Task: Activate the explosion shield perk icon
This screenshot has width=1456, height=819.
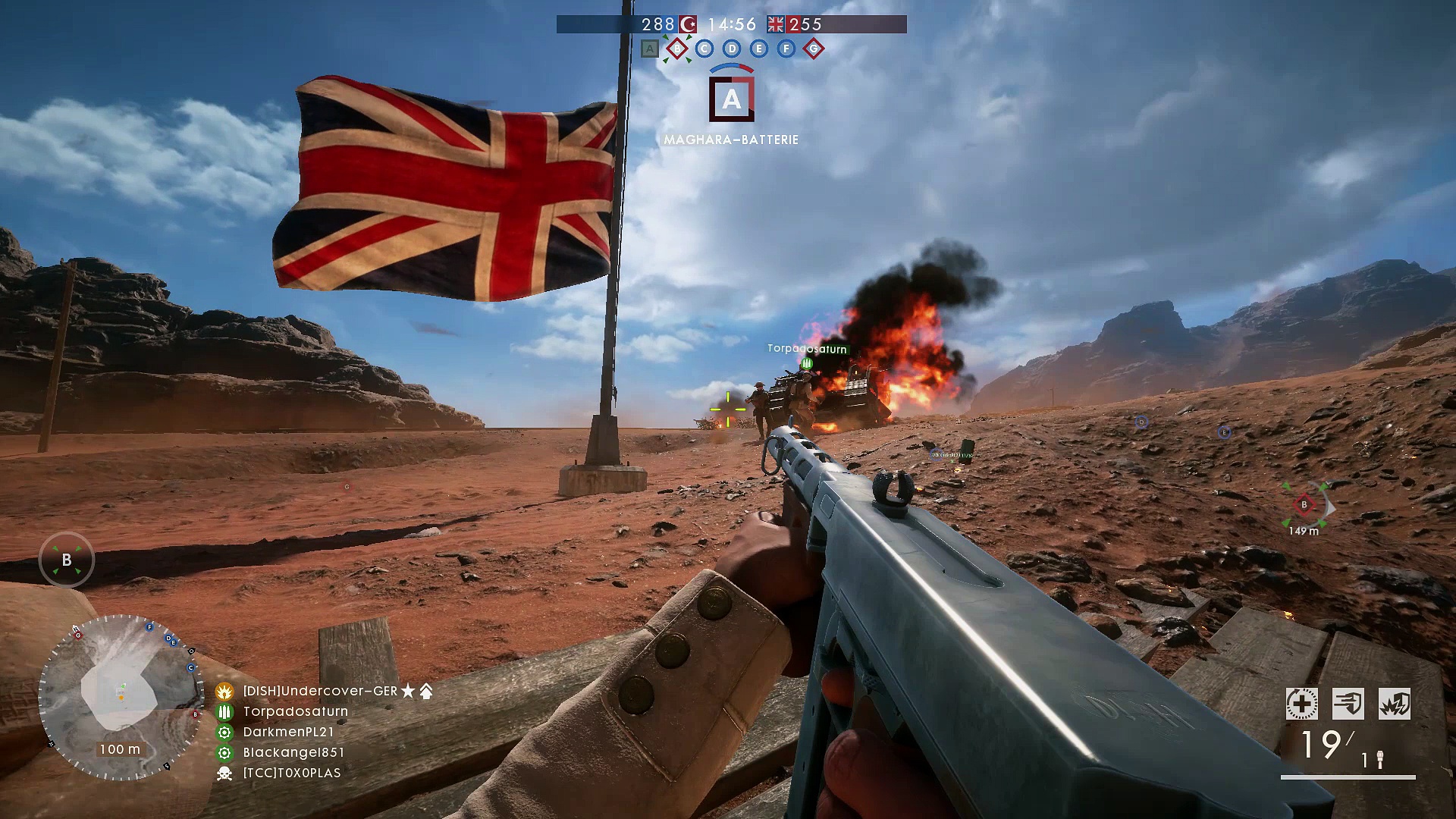Action: 1394,704
